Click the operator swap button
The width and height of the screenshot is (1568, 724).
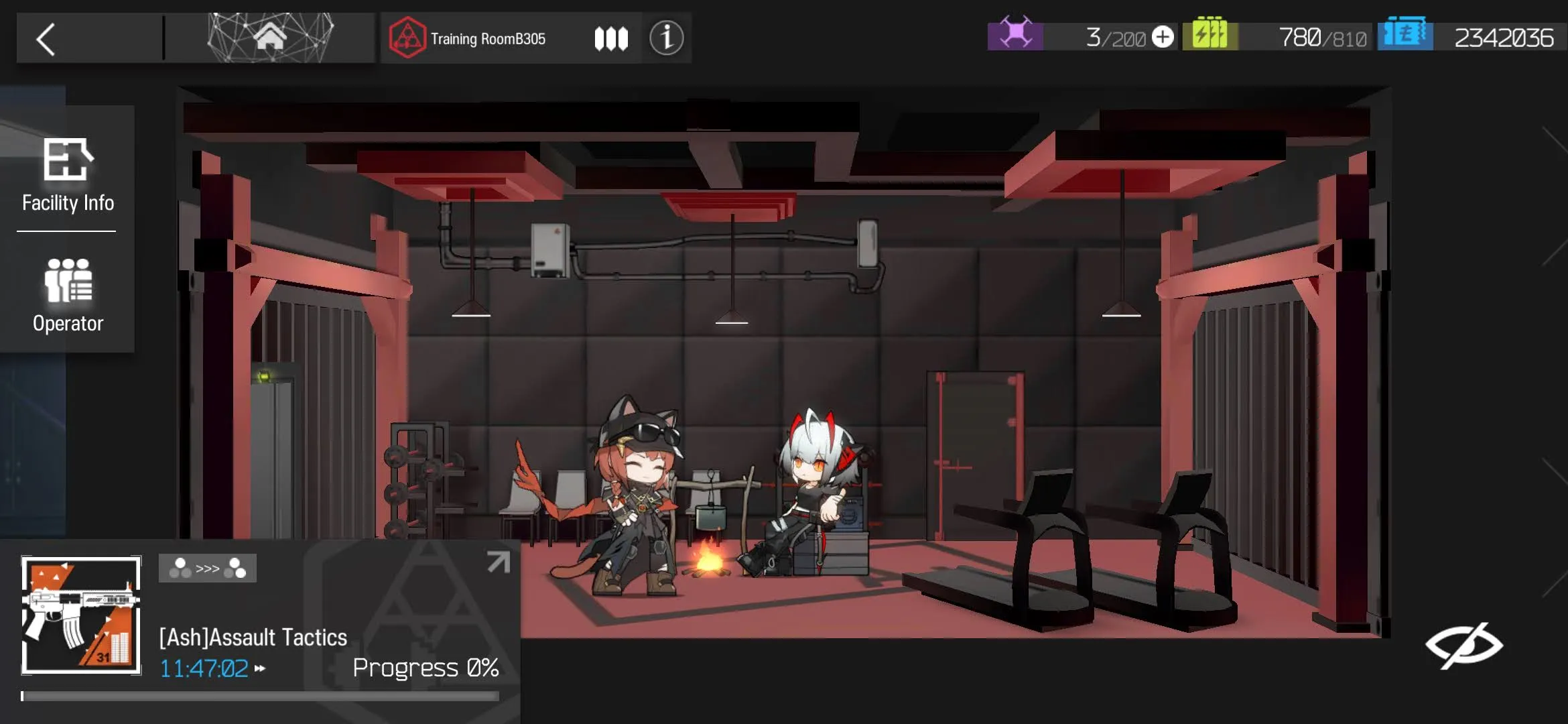pyautogui.click(x=208, y=568)
